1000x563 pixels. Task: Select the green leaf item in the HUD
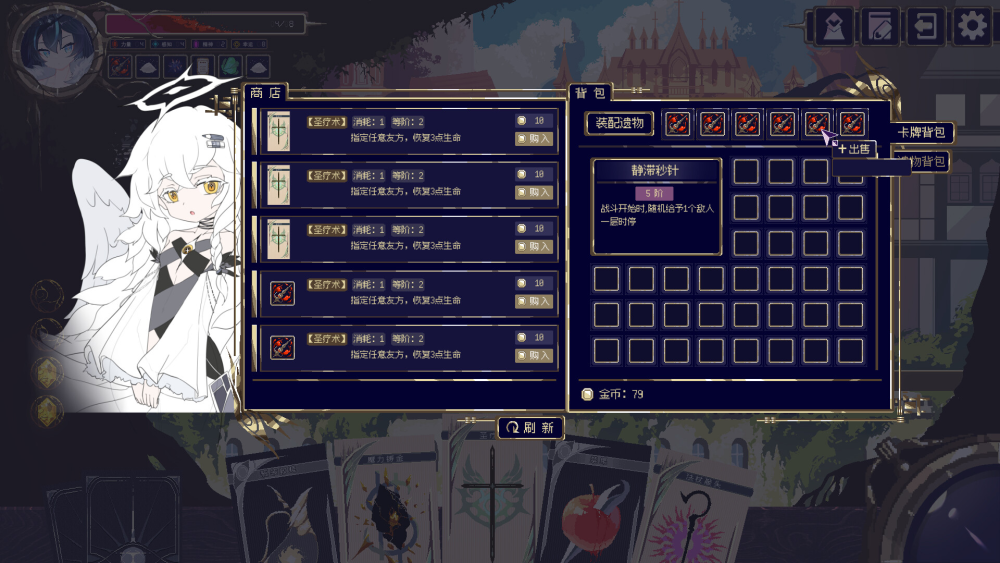[231, 67]
